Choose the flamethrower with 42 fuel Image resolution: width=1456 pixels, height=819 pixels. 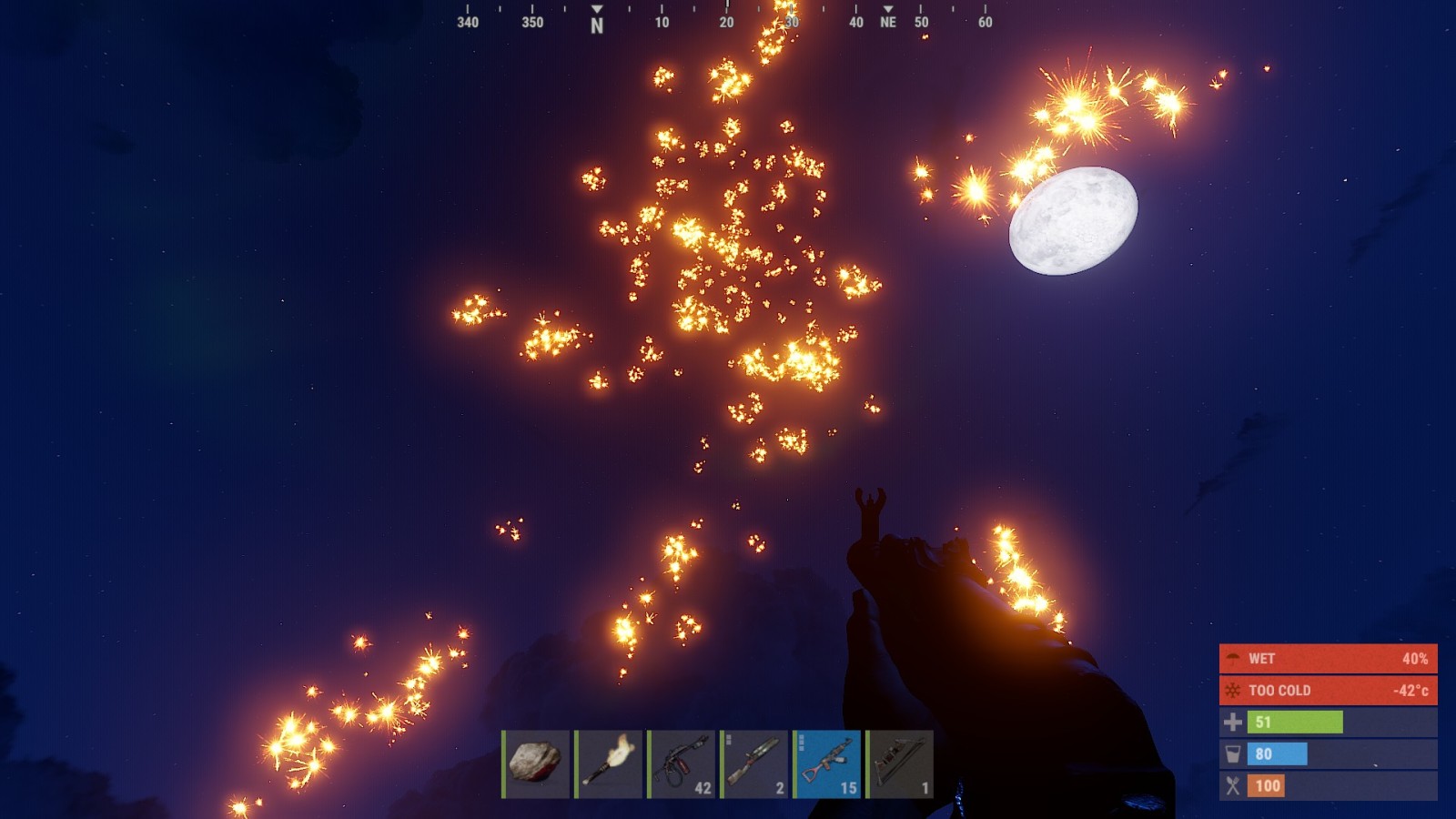click(x=682, y=763)
